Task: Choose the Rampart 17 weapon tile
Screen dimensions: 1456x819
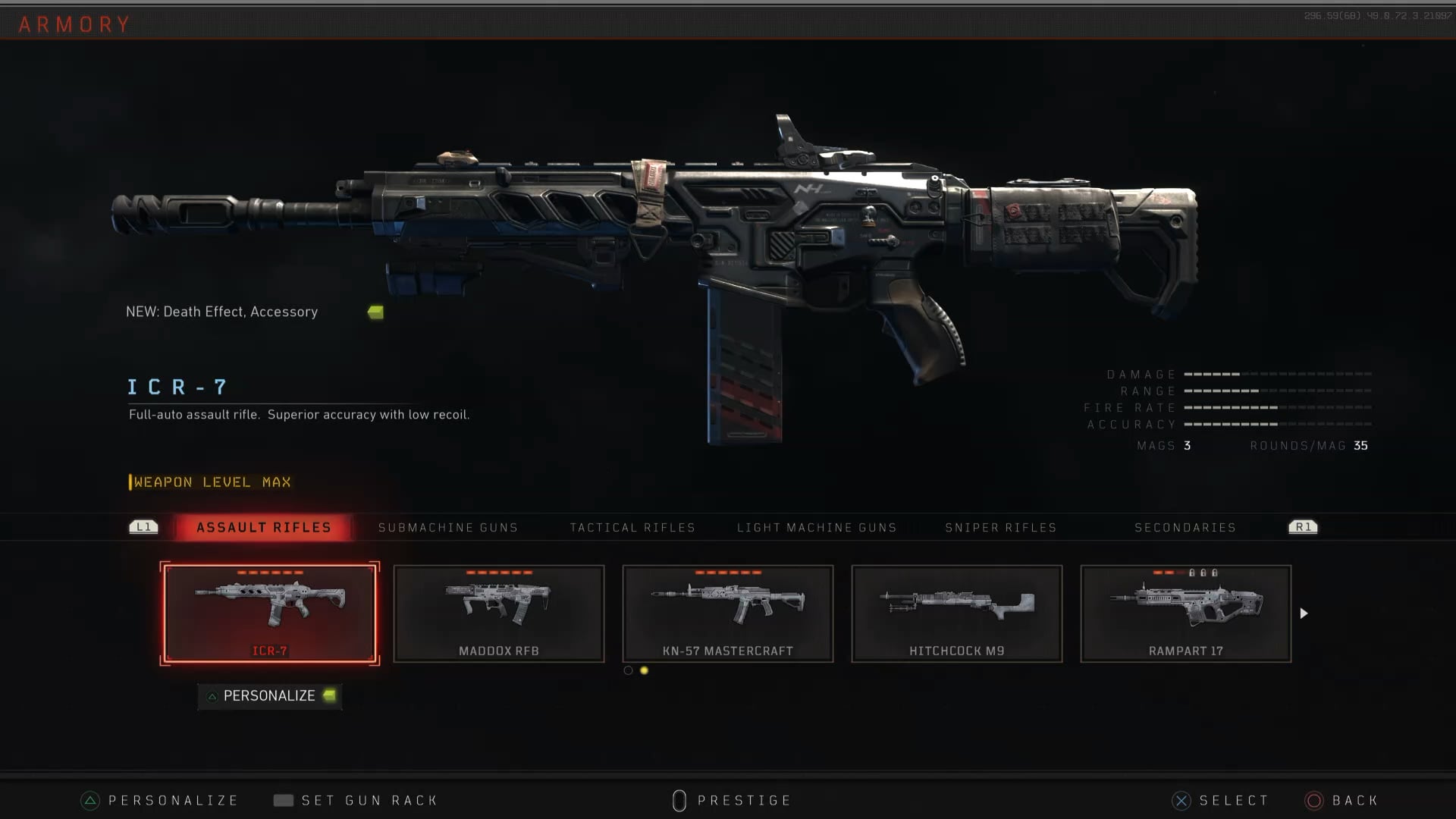Action: (1186, 613)
